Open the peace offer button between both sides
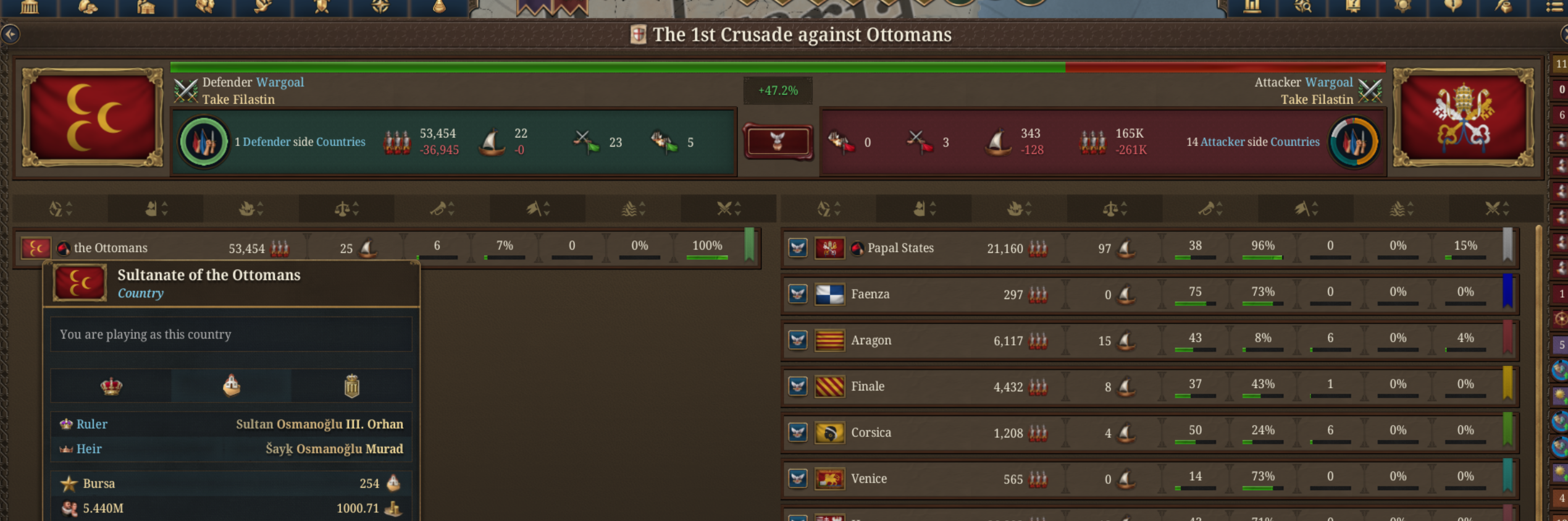This screenshot has width=1568, height=521. pos(778,142)
